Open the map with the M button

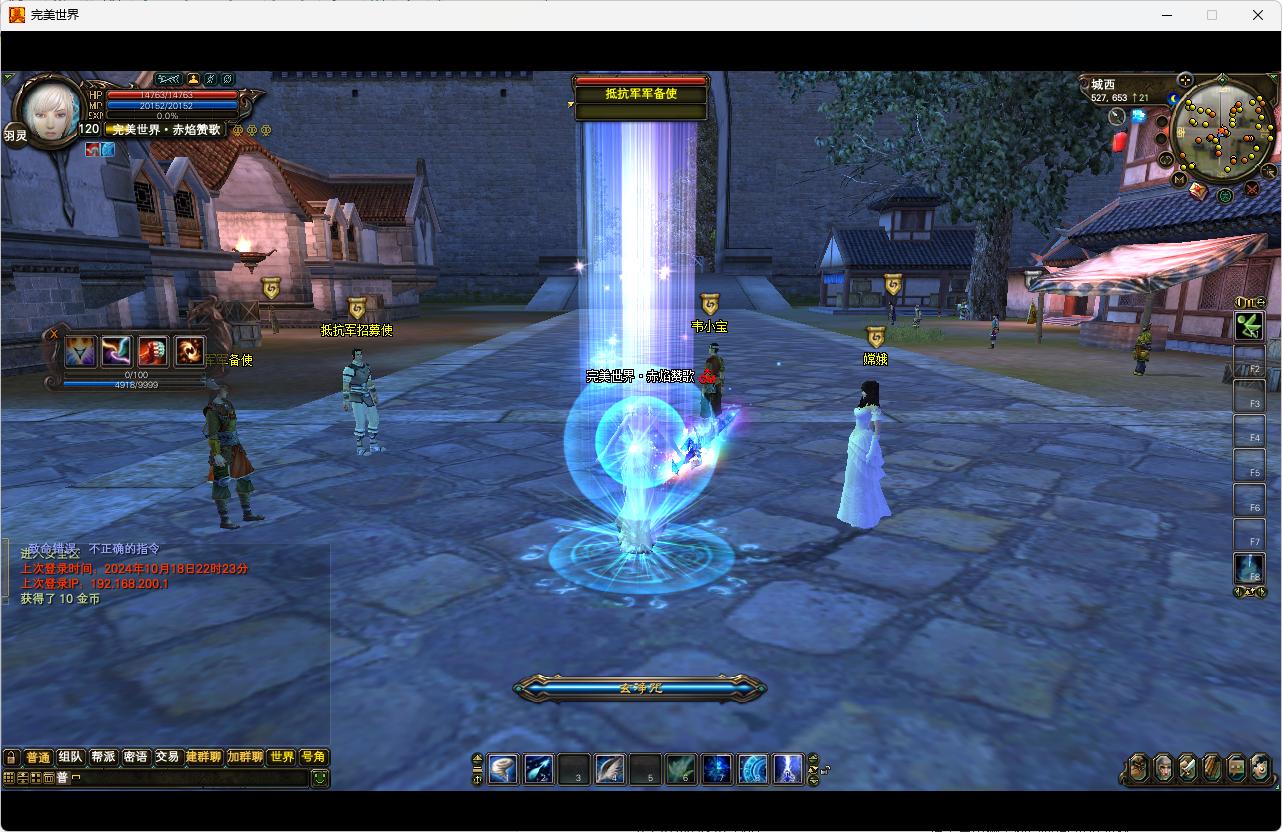pyautogui.click(x=1180, y=180)
